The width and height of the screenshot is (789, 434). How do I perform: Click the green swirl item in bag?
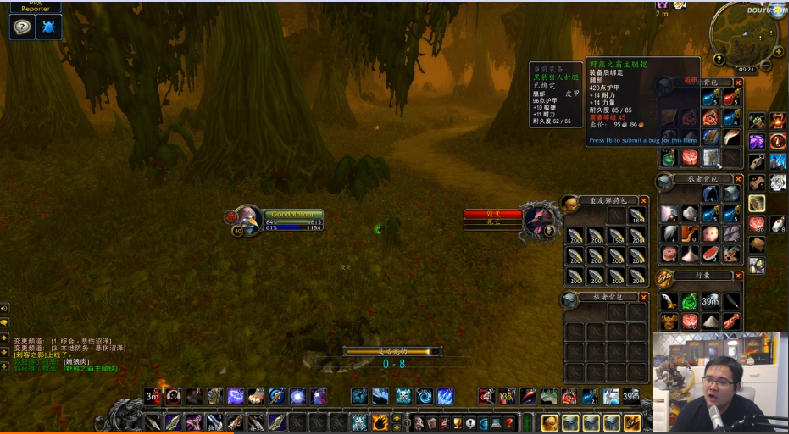[691, 301]
